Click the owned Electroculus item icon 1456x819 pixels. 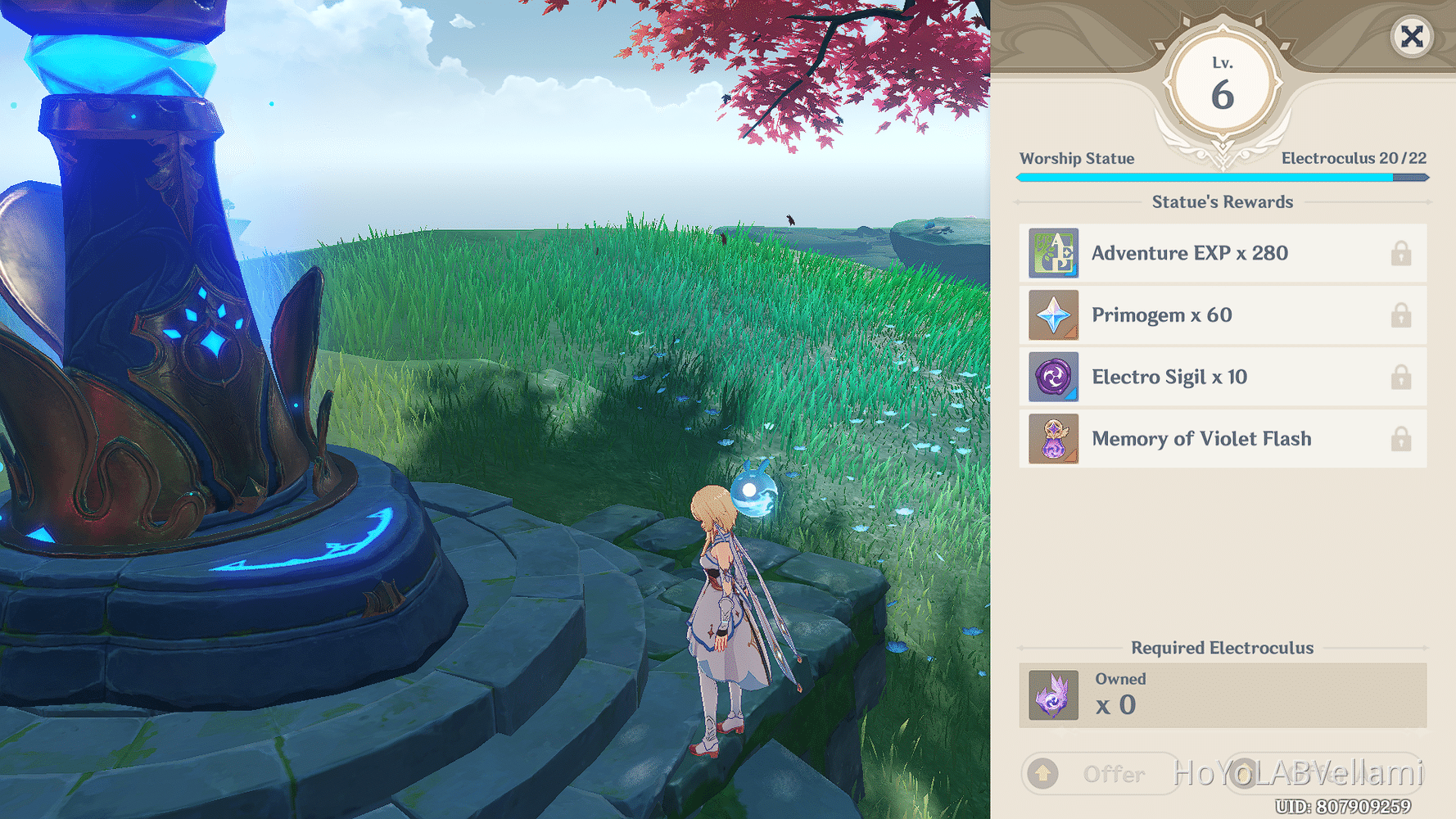(x=1053, y=695)
